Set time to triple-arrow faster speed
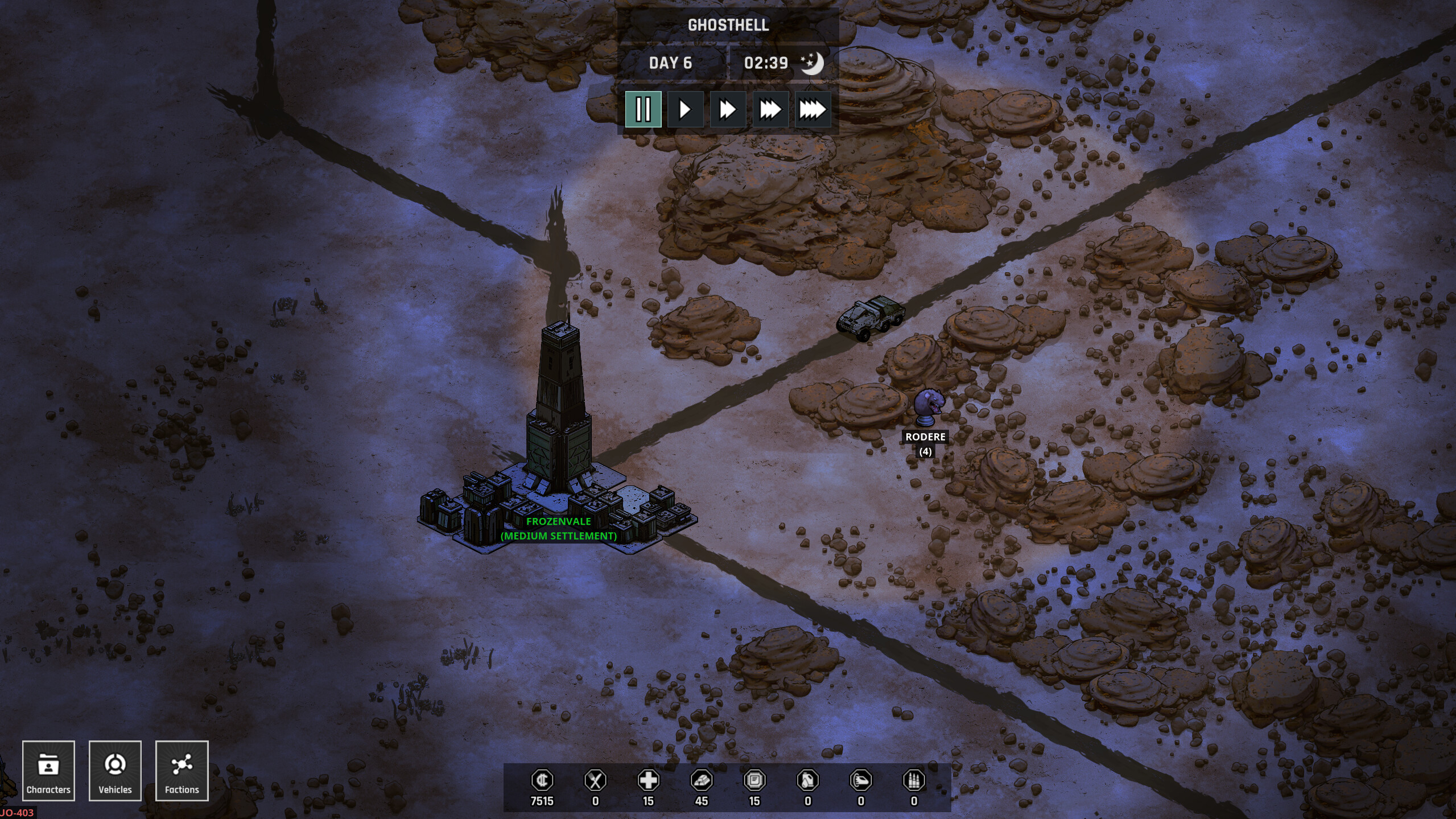1456x819 pixels. pos(770,109)
